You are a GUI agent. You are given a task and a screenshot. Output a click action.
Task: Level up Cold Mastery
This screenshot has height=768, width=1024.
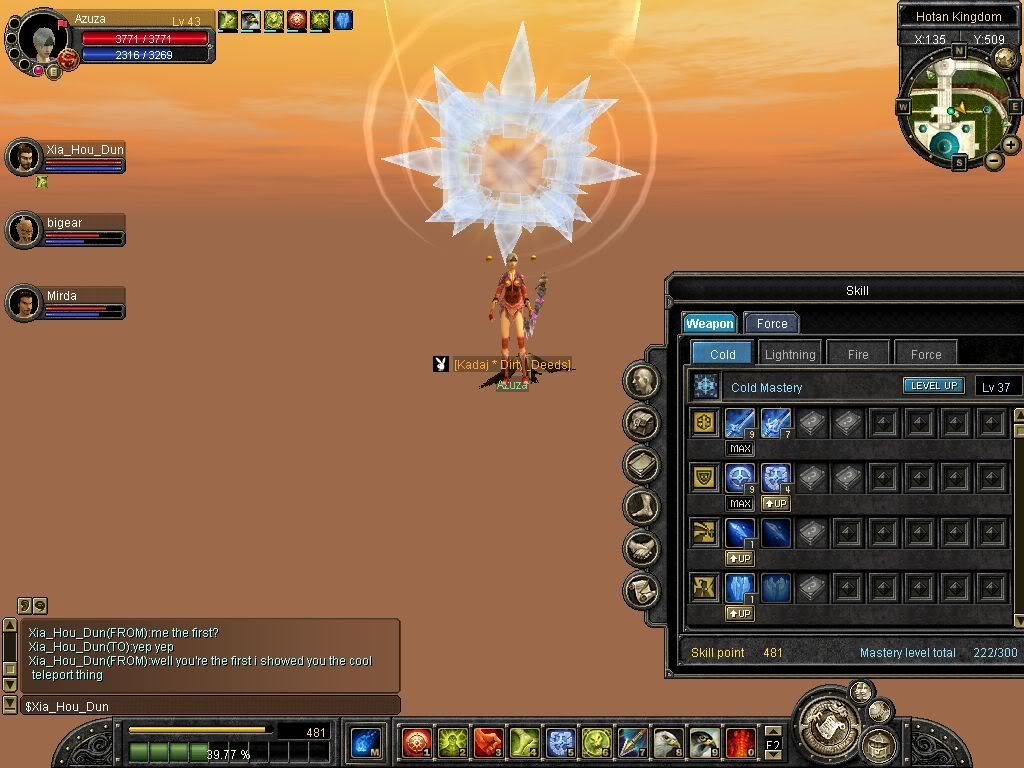click(x=933, y=386)
